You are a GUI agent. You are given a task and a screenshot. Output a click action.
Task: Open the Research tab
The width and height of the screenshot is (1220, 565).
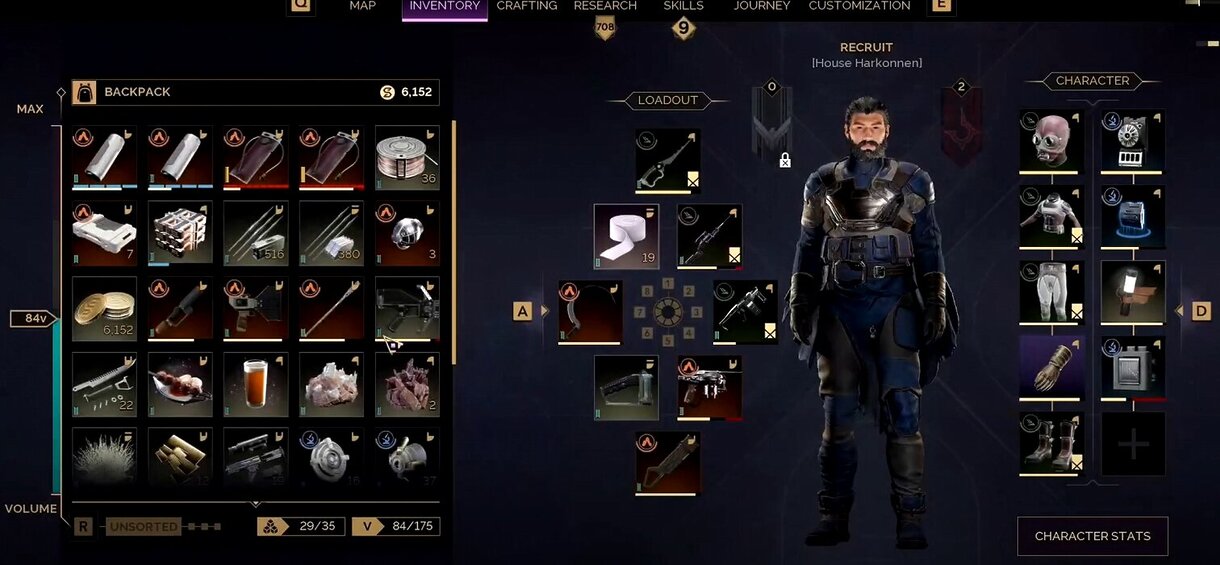[605, 6]
